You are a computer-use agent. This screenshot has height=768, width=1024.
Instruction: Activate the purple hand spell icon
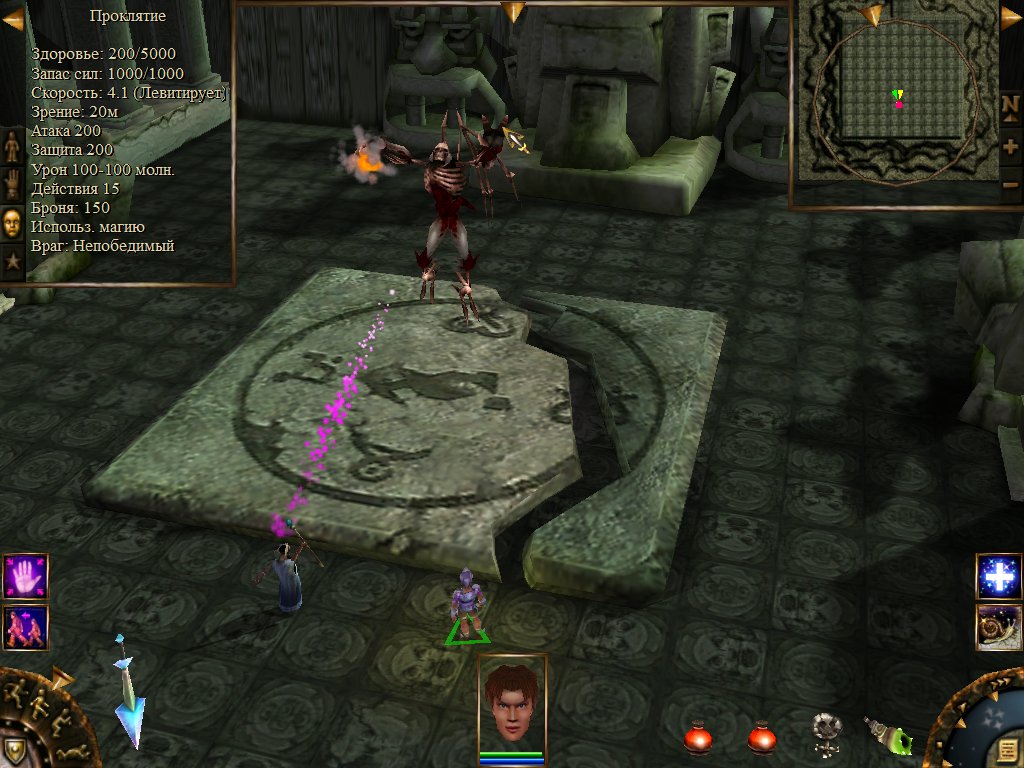tap(25, 577)
